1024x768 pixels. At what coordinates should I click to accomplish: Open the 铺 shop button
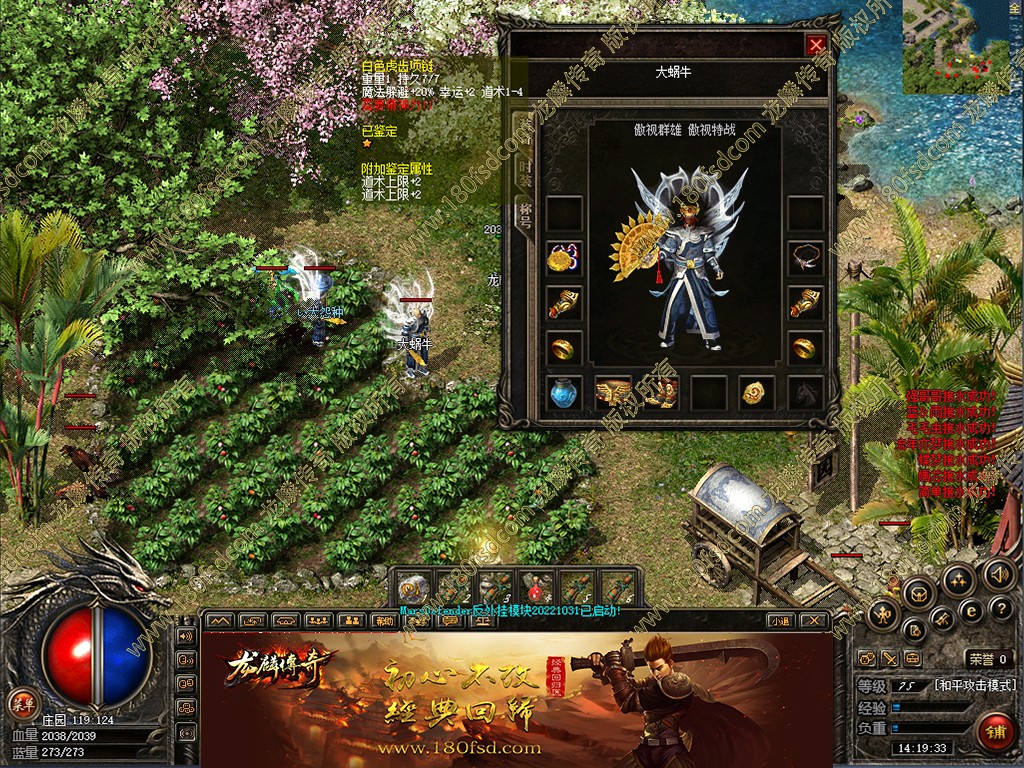tap(994, 731)
